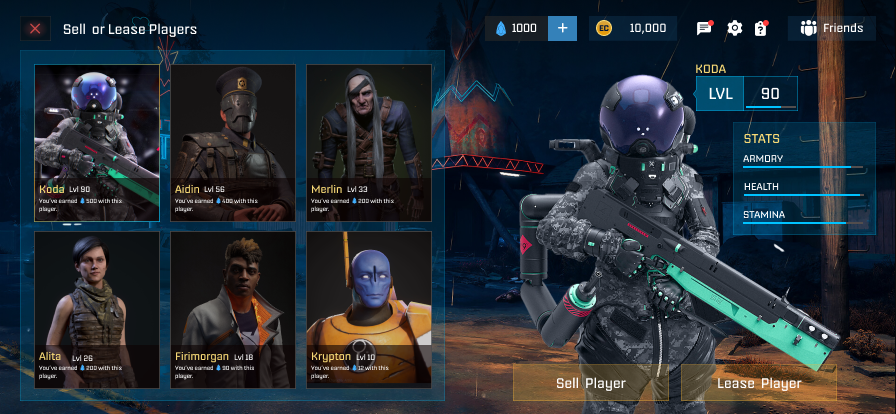
Task: Show the gold coin balance
Action: [x=632, y=28]
